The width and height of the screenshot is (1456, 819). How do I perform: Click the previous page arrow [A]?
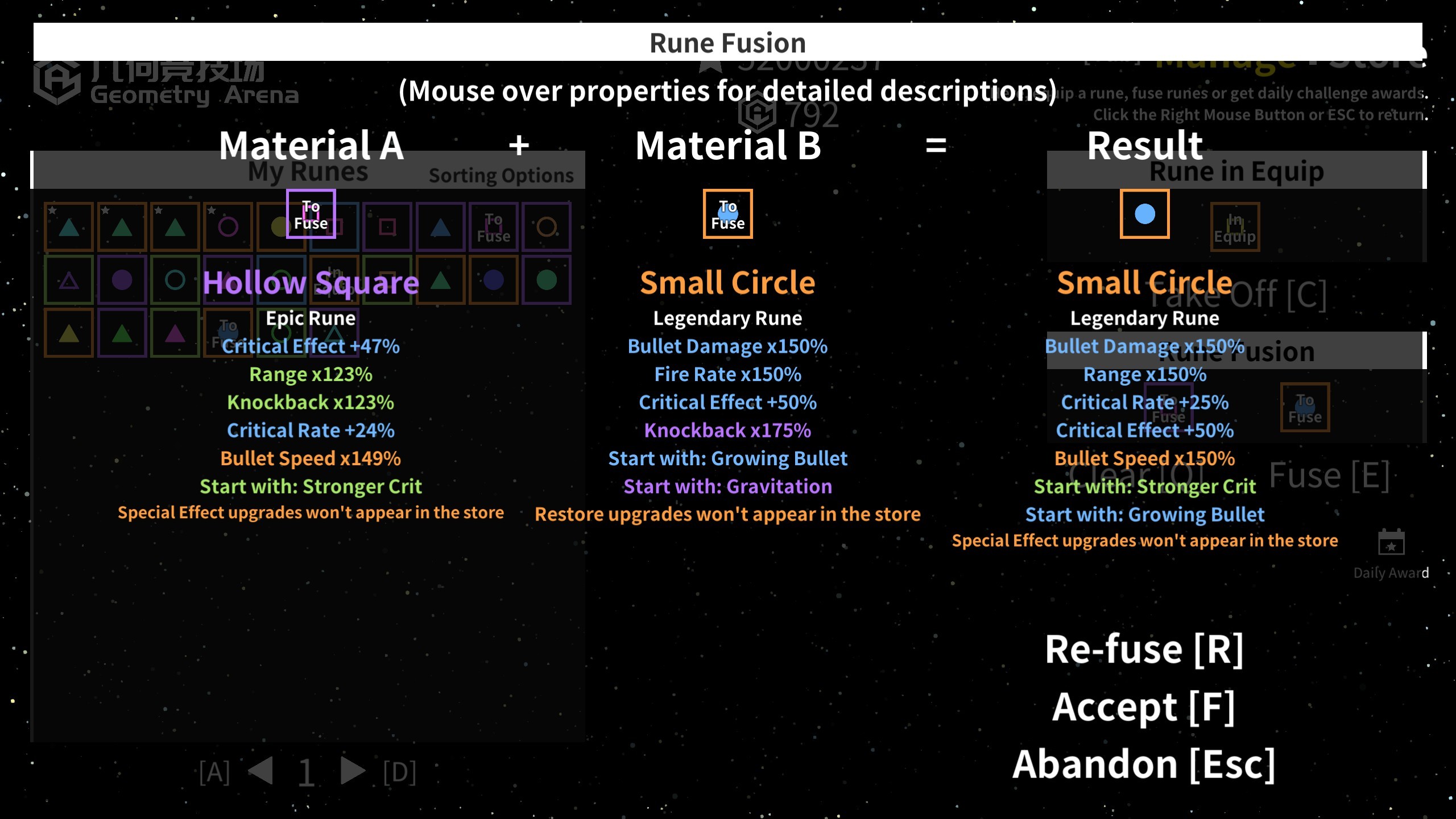[259, 771]
